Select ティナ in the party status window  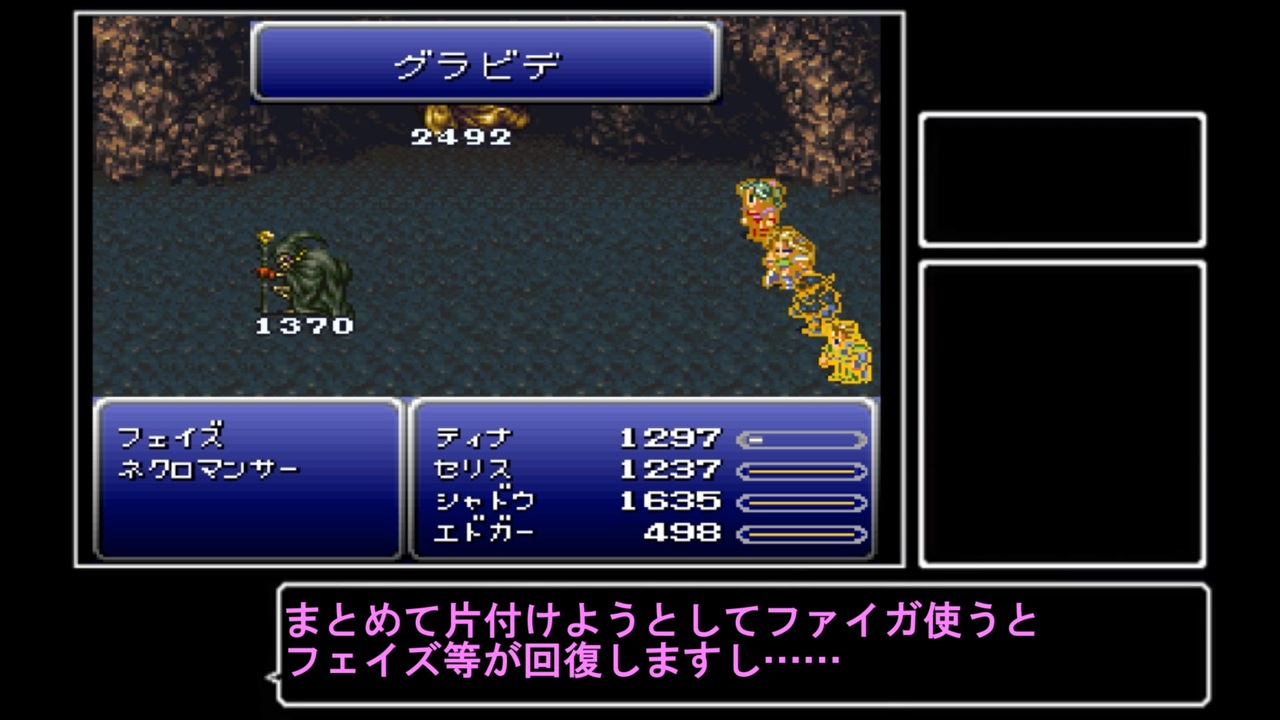coord(475,436)
